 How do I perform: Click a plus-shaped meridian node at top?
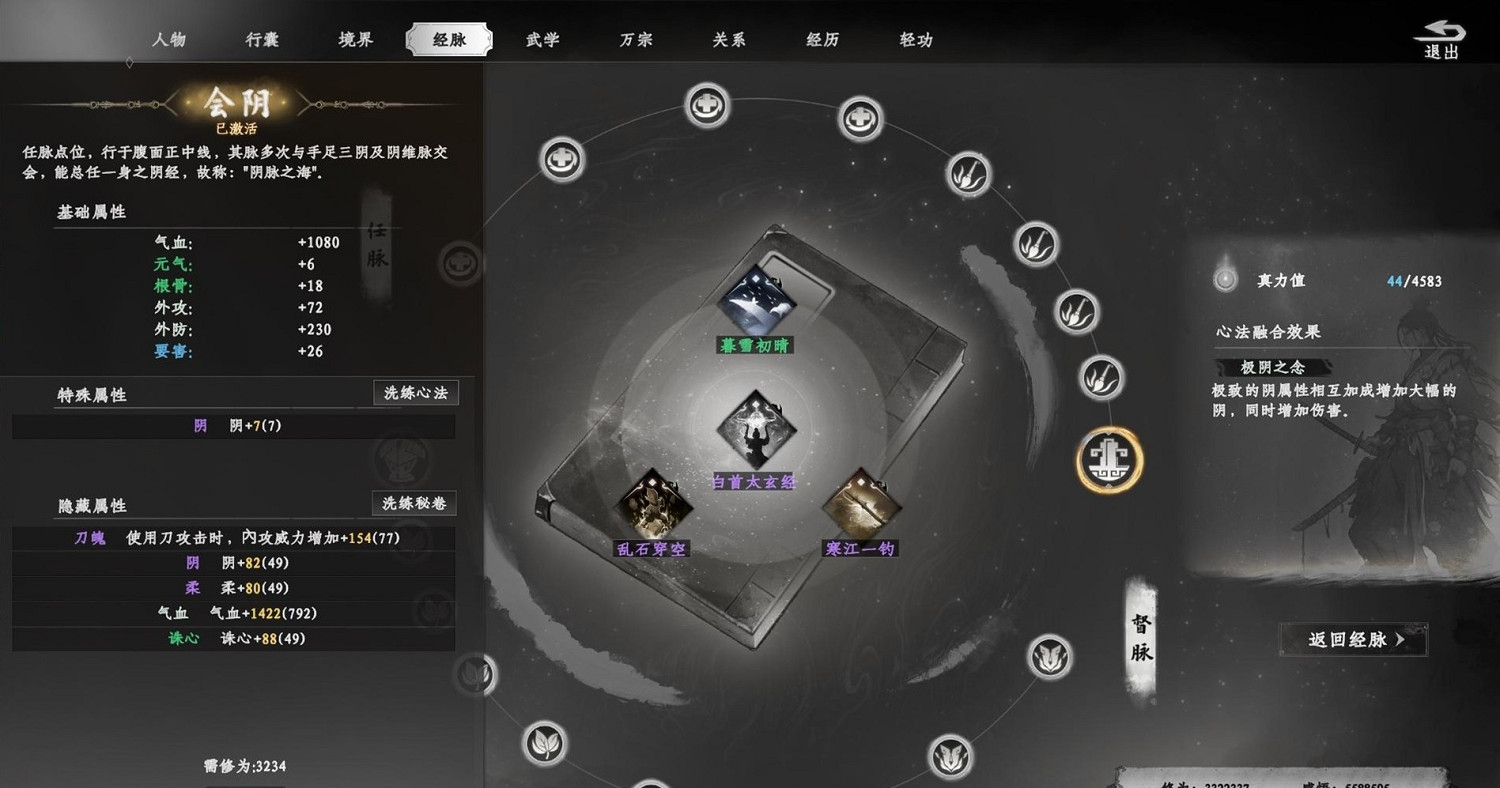click(707, 103)
